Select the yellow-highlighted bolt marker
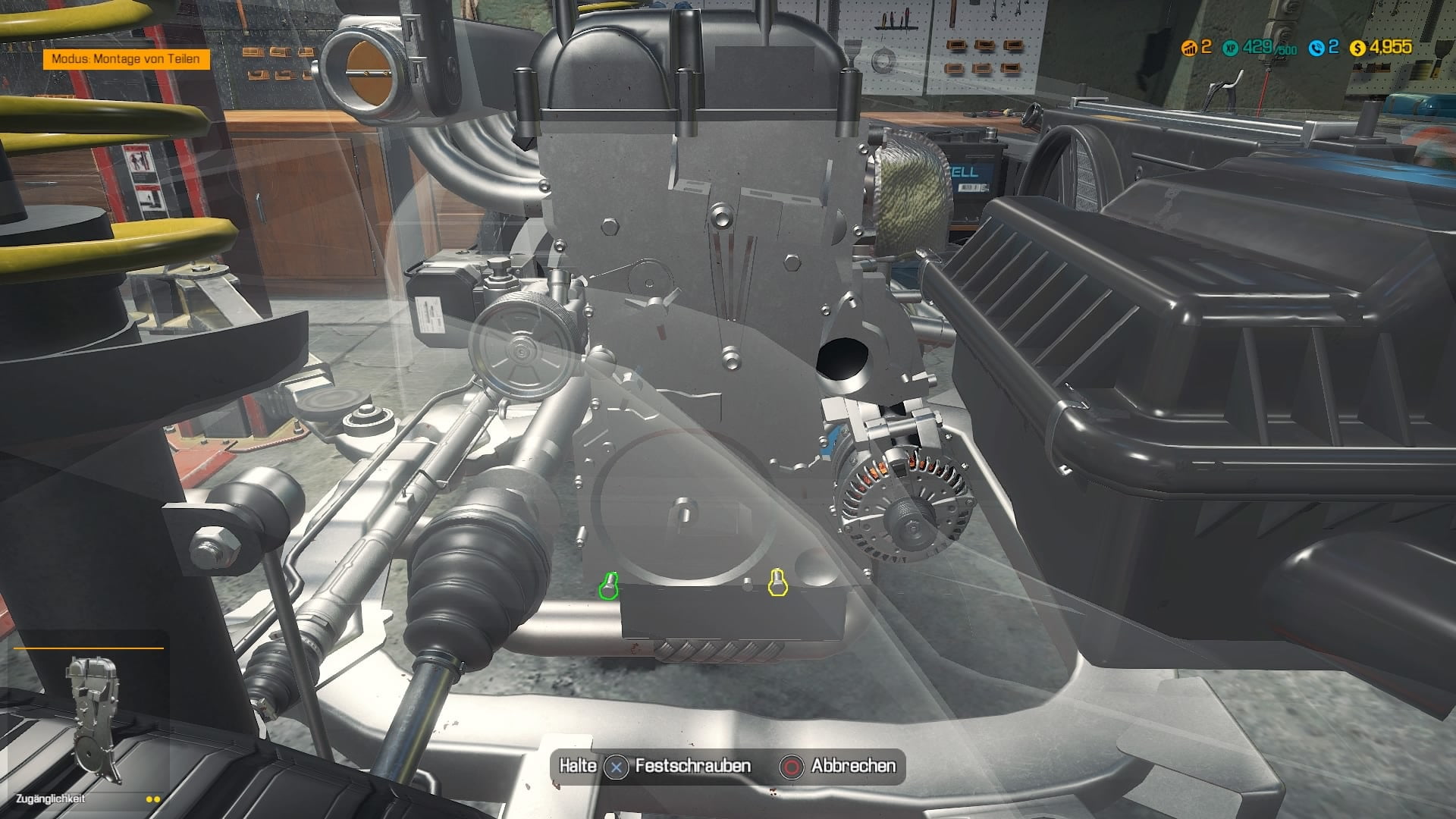1456x819 pixels. 777,582
